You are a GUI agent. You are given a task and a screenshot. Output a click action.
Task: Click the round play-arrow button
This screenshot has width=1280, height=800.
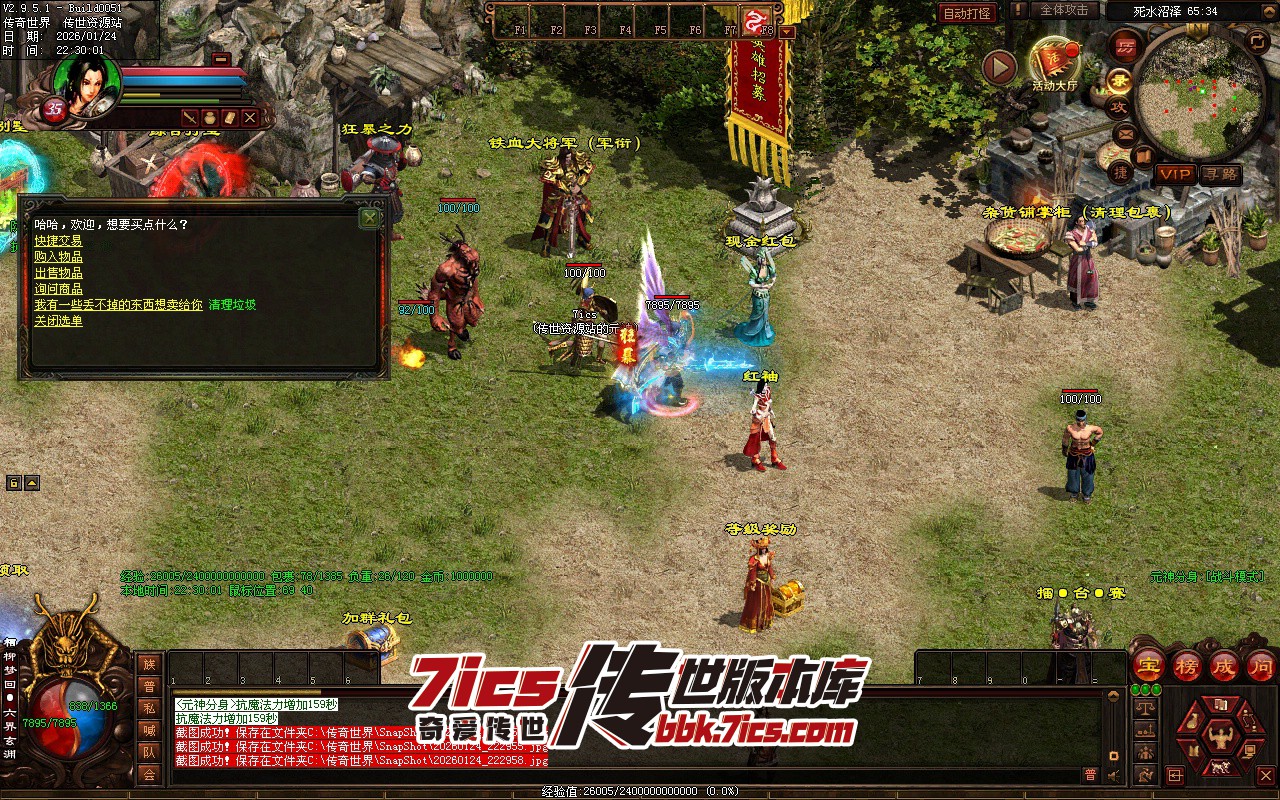[999, 67]
